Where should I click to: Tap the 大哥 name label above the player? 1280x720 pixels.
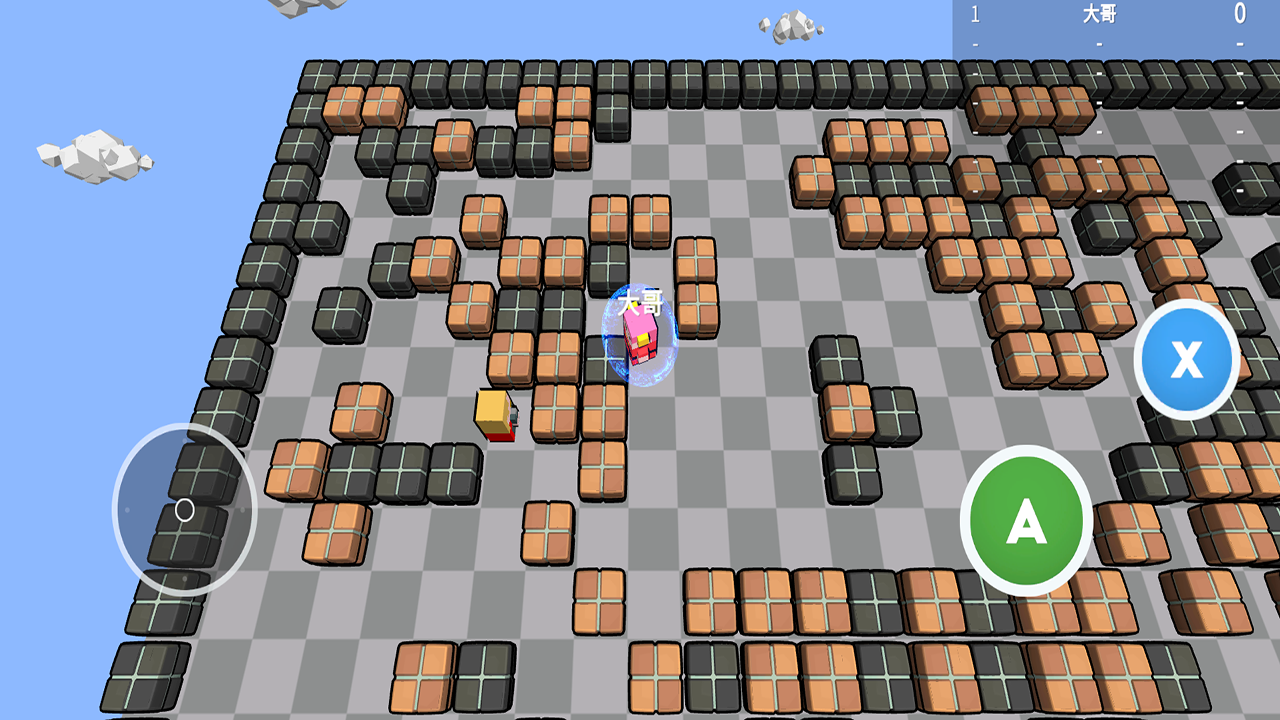638,303
